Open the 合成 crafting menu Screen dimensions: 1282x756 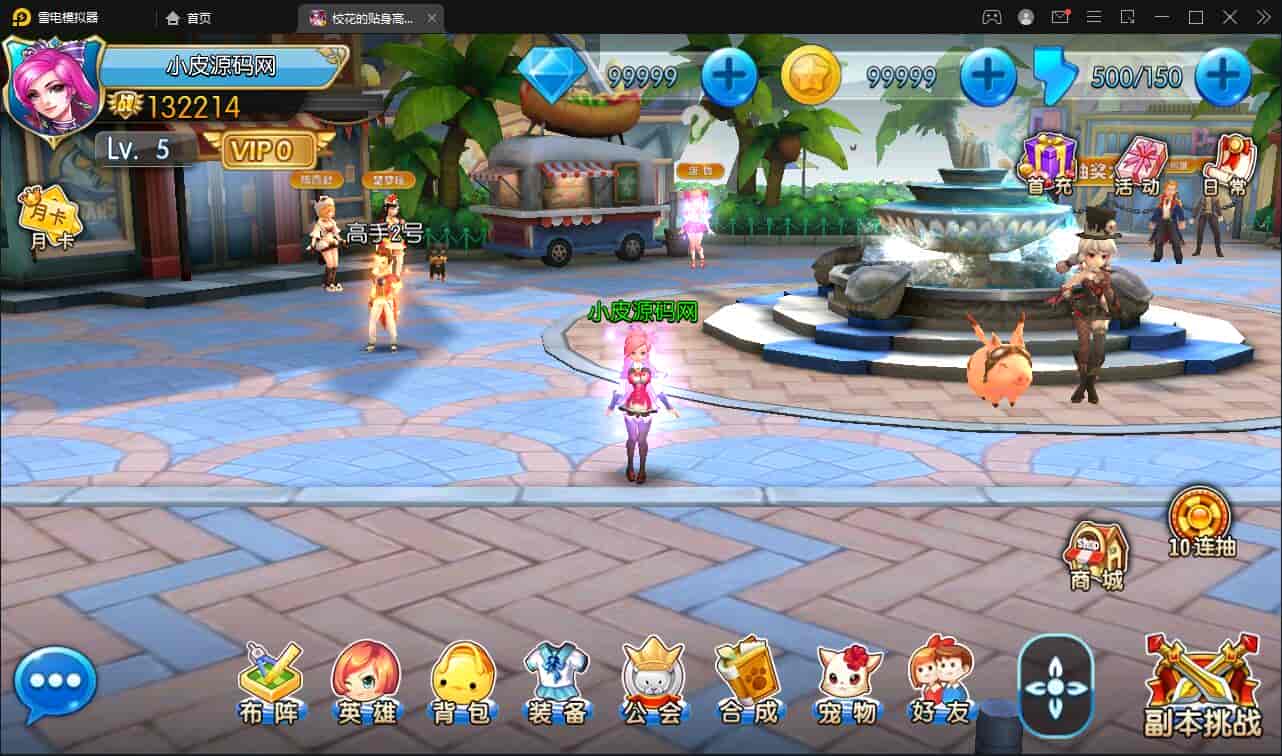[747, 682]
